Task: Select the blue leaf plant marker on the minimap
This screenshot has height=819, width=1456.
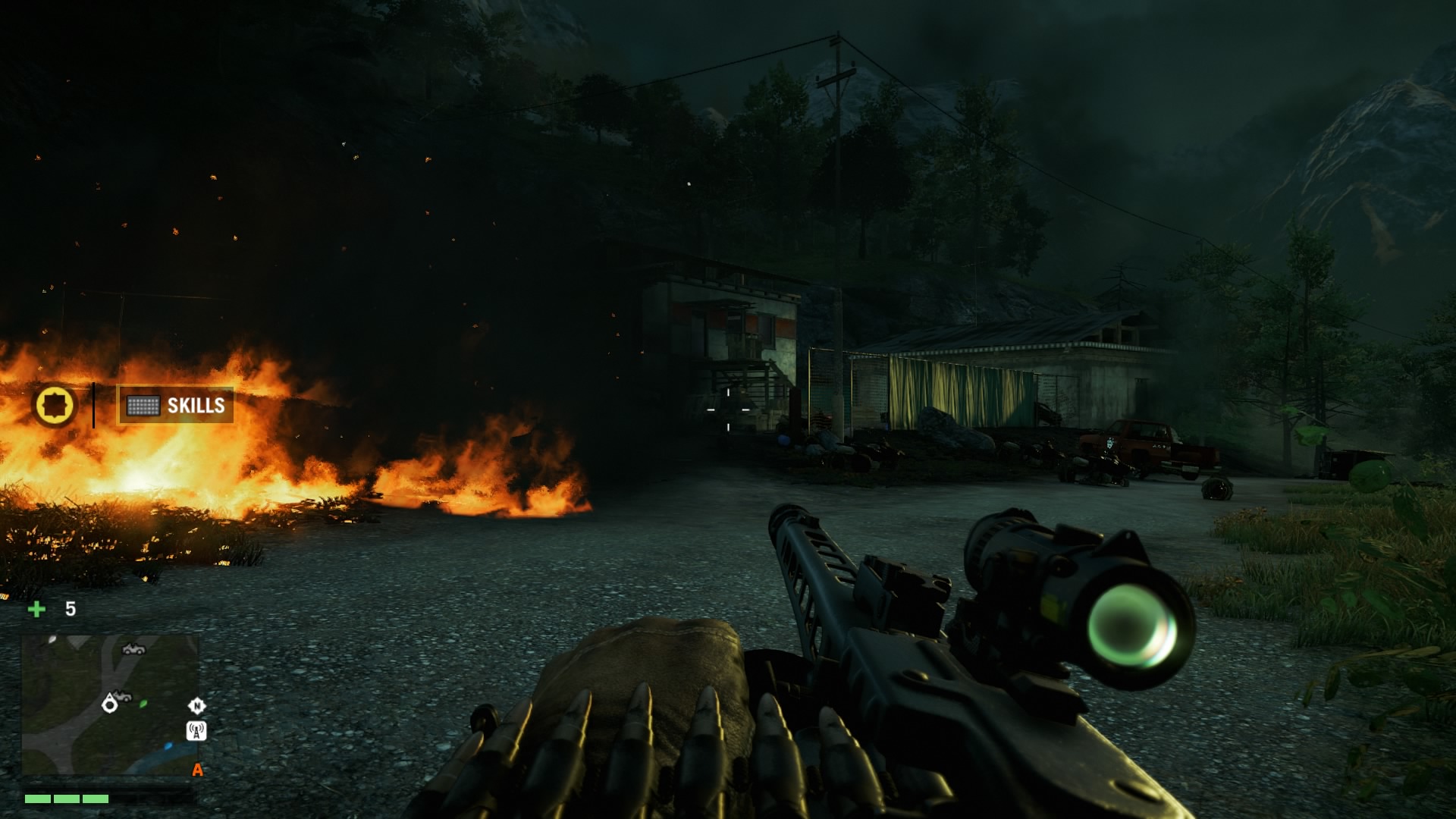Action: coord(168,746)
